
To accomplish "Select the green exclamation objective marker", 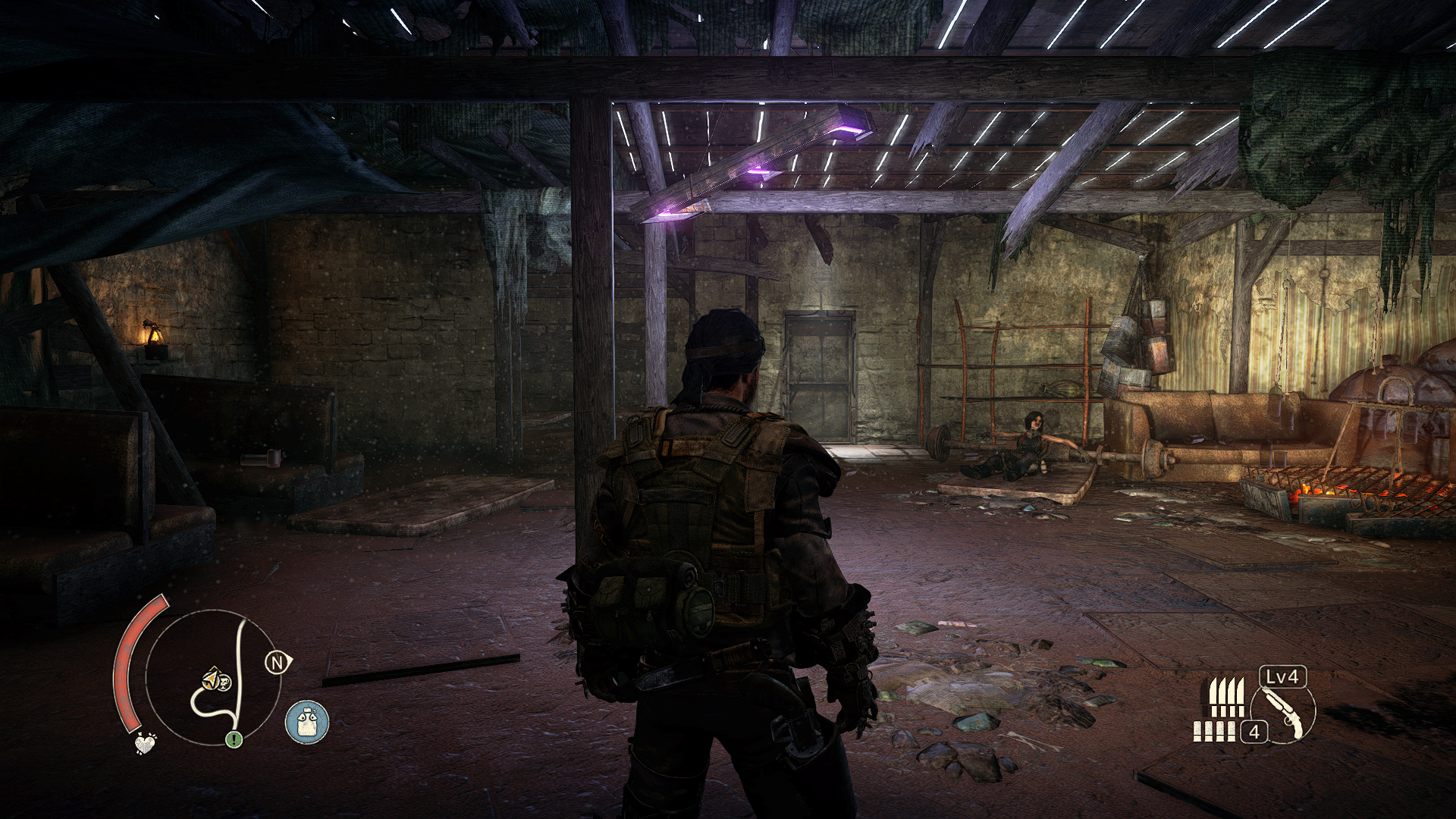I will 233,738.
